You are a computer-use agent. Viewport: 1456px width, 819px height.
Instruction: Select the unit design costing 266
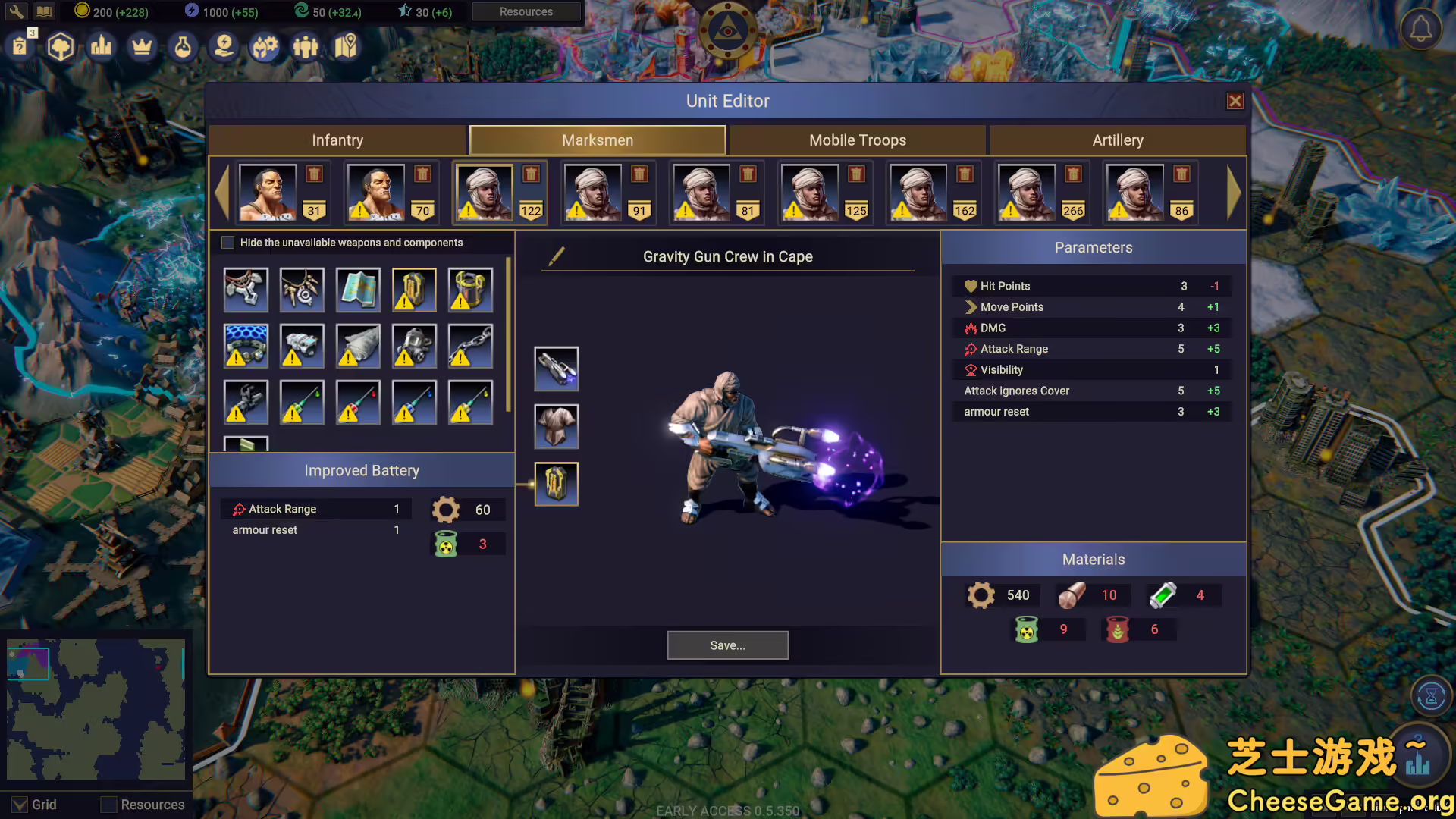pyautogui.click(x=1026, y=193)
